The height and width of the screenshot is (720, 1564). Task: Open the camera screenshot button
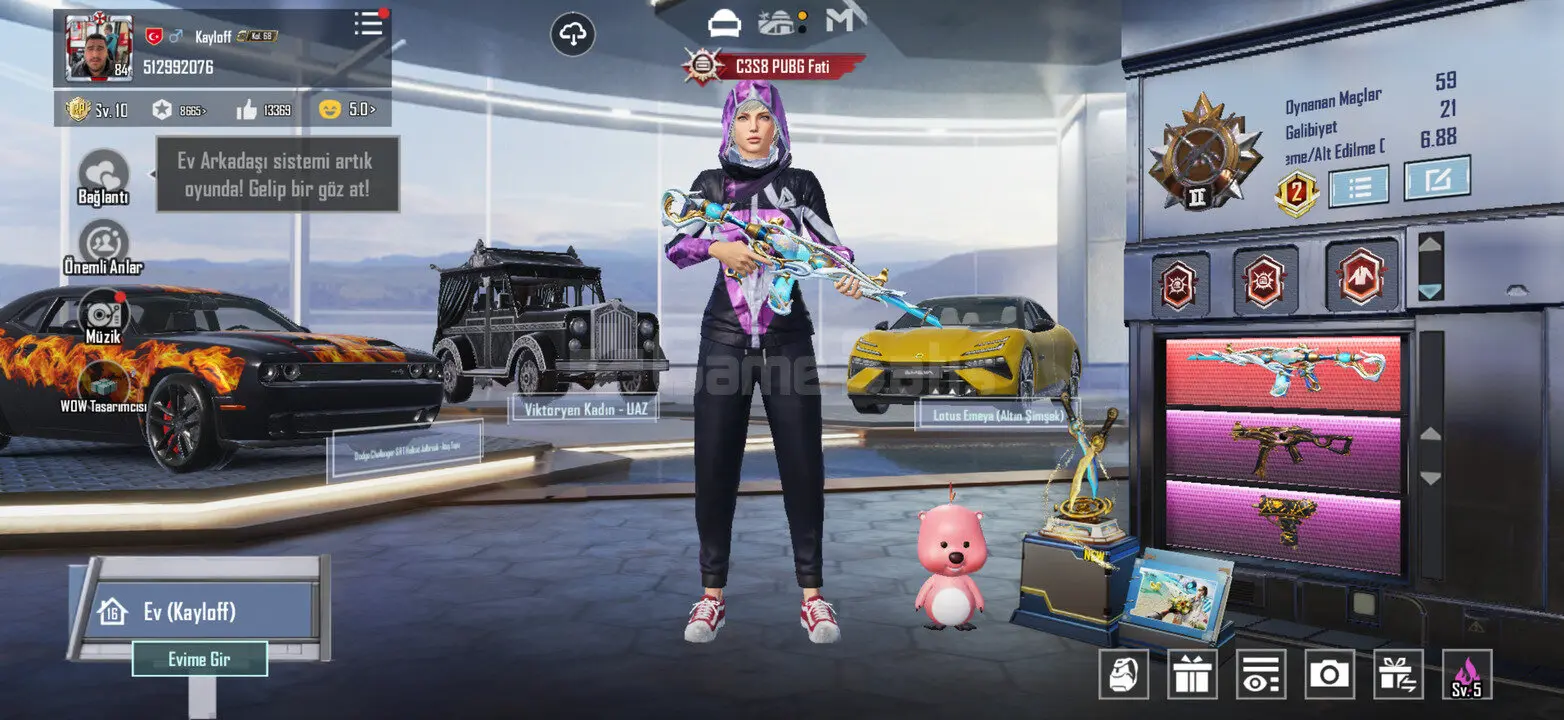click(x=1329, y=675)
